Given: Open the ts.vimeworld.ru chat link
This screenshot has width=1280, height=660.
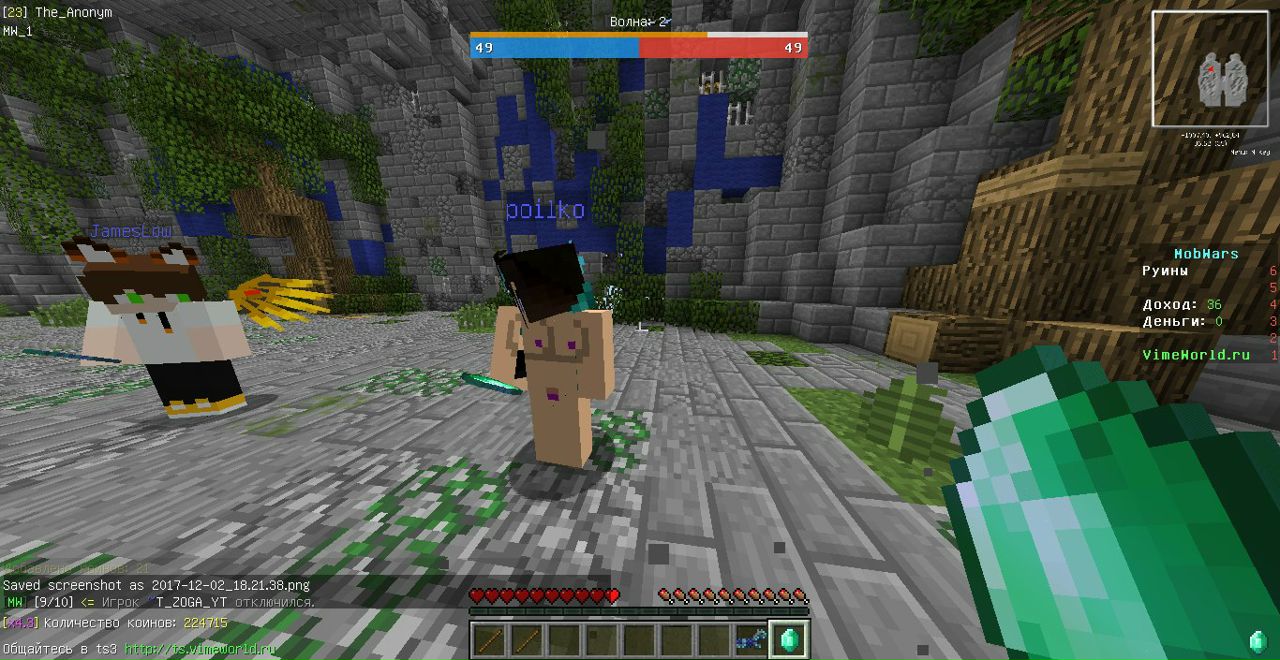Looking at the screenshot, I should [x=200, y=649].
